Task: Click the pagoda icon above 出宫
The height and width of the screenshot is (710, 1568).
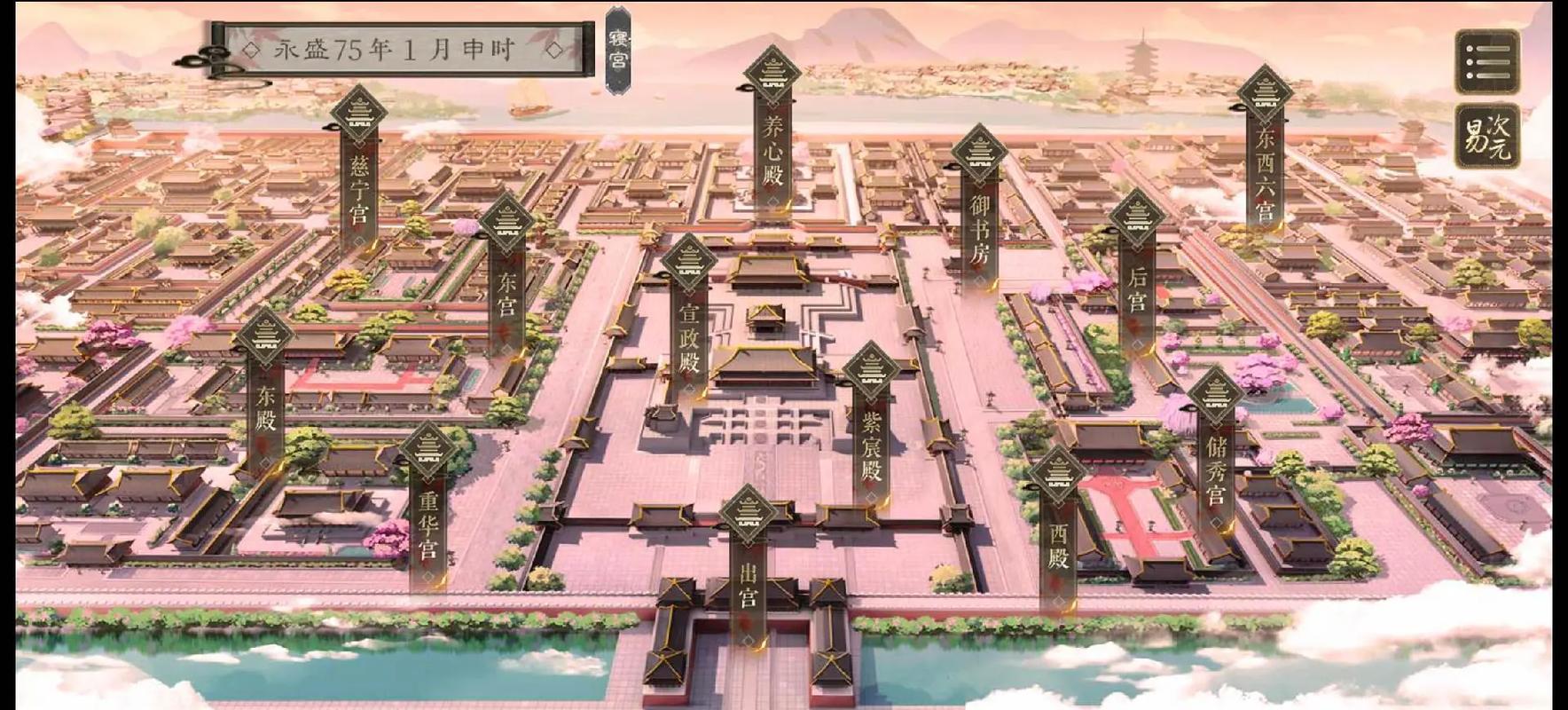Action: pos(749,513)
